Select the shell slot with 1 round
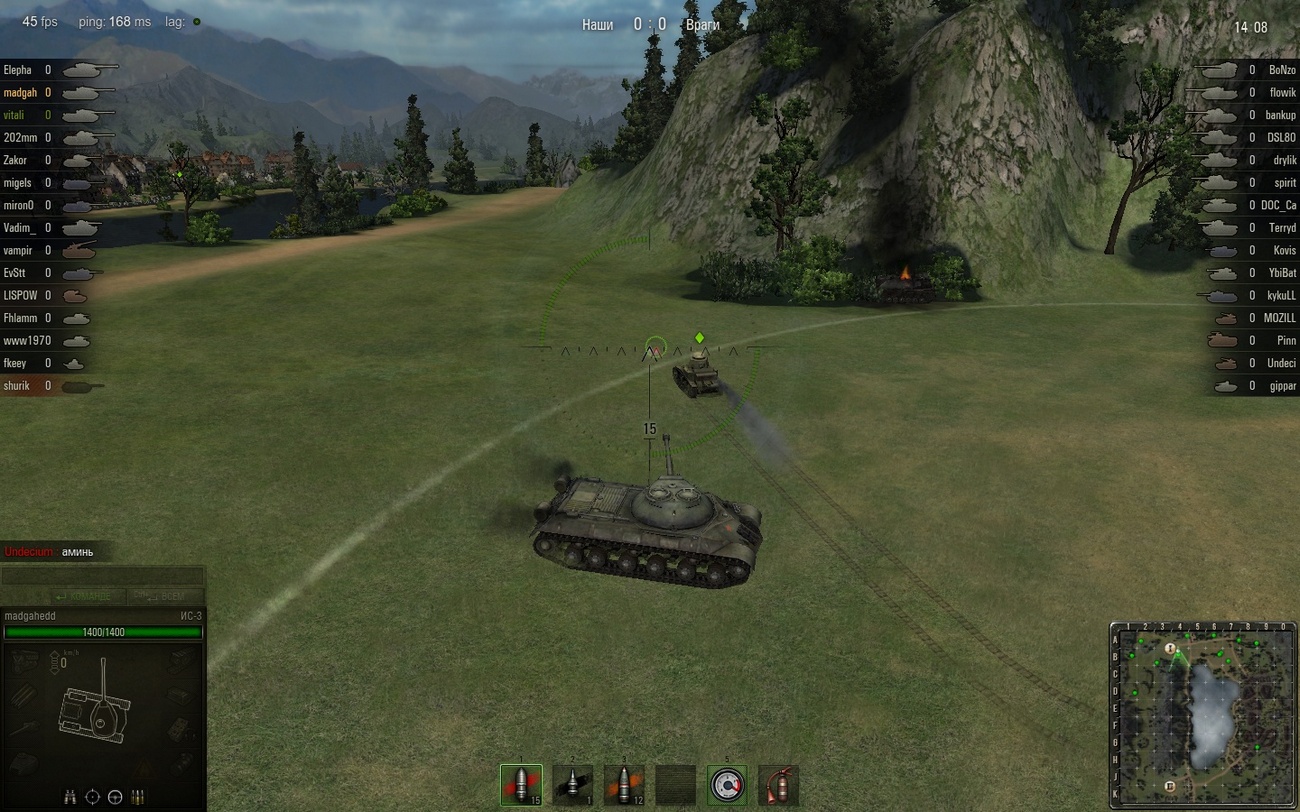Screen dimensions: 1300x812 (573, 785)
